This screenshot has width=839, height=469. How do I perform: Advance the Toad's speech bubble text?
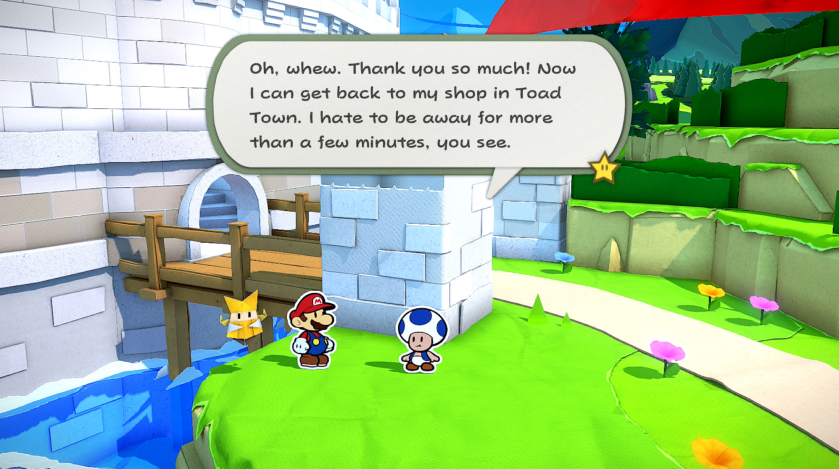420,104
